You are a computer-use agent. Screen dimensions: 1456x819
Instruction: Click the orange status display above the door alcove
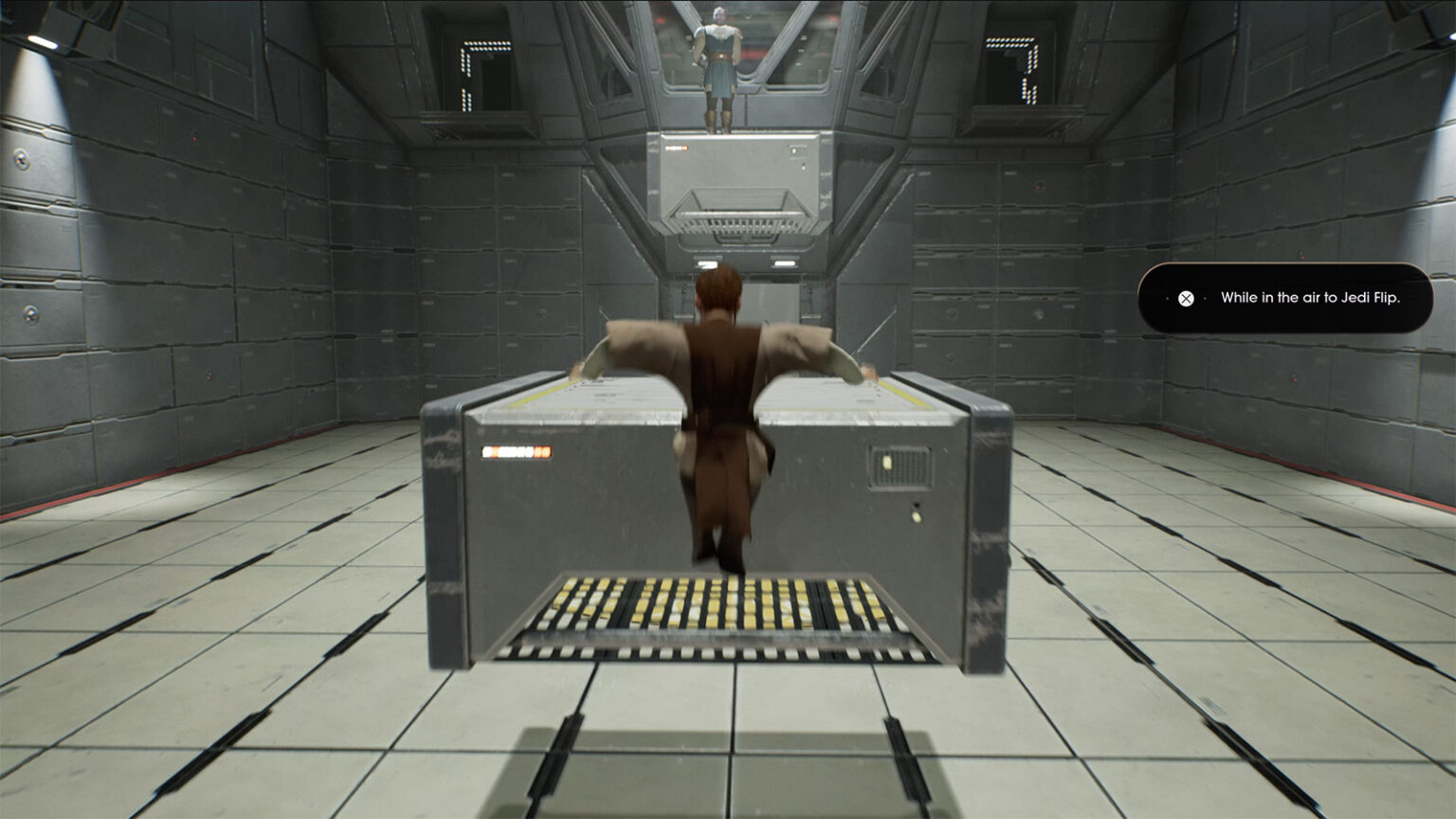coord(677,148)
